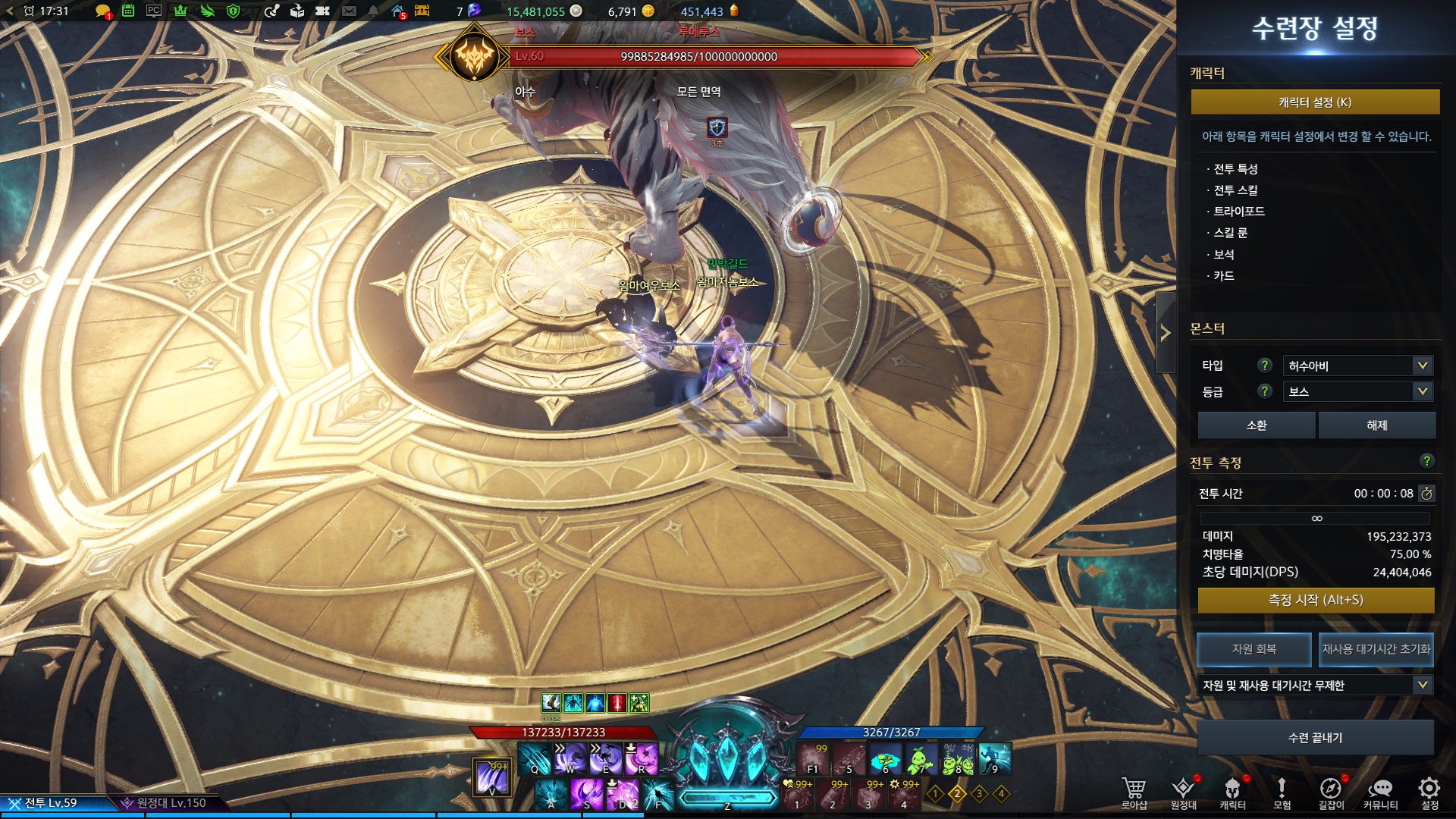Start measurement with 측정 시작 button
Screen dimensions: 1456x819
click(x=1316, y=600)
